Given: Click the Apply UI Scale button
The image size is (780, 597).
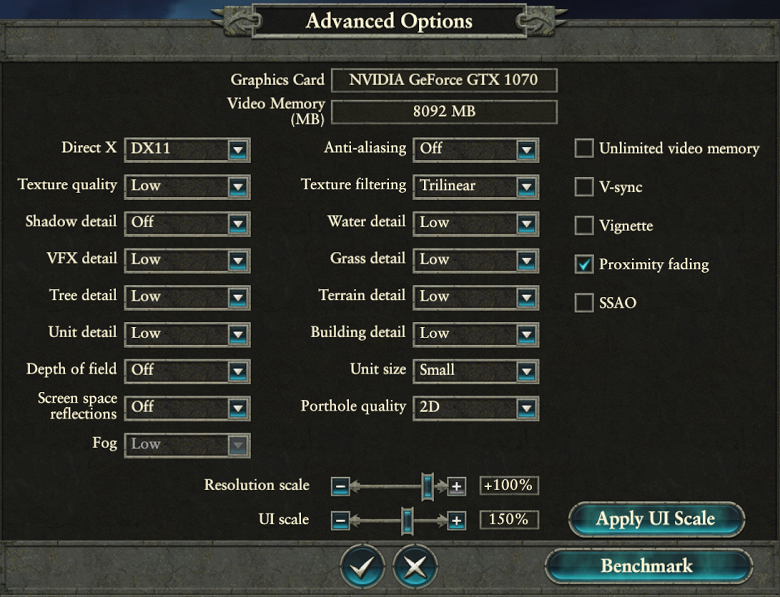Looking at the screenshot, I should coord(656,519).
